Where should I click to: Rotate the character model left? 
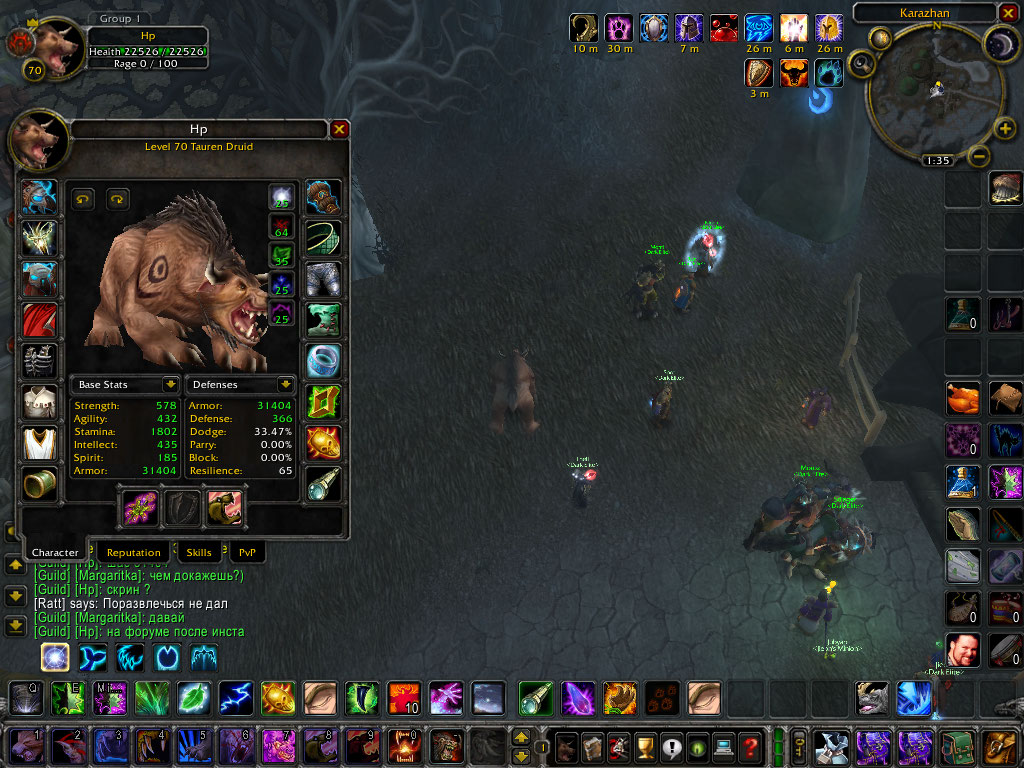coord(84,199)
